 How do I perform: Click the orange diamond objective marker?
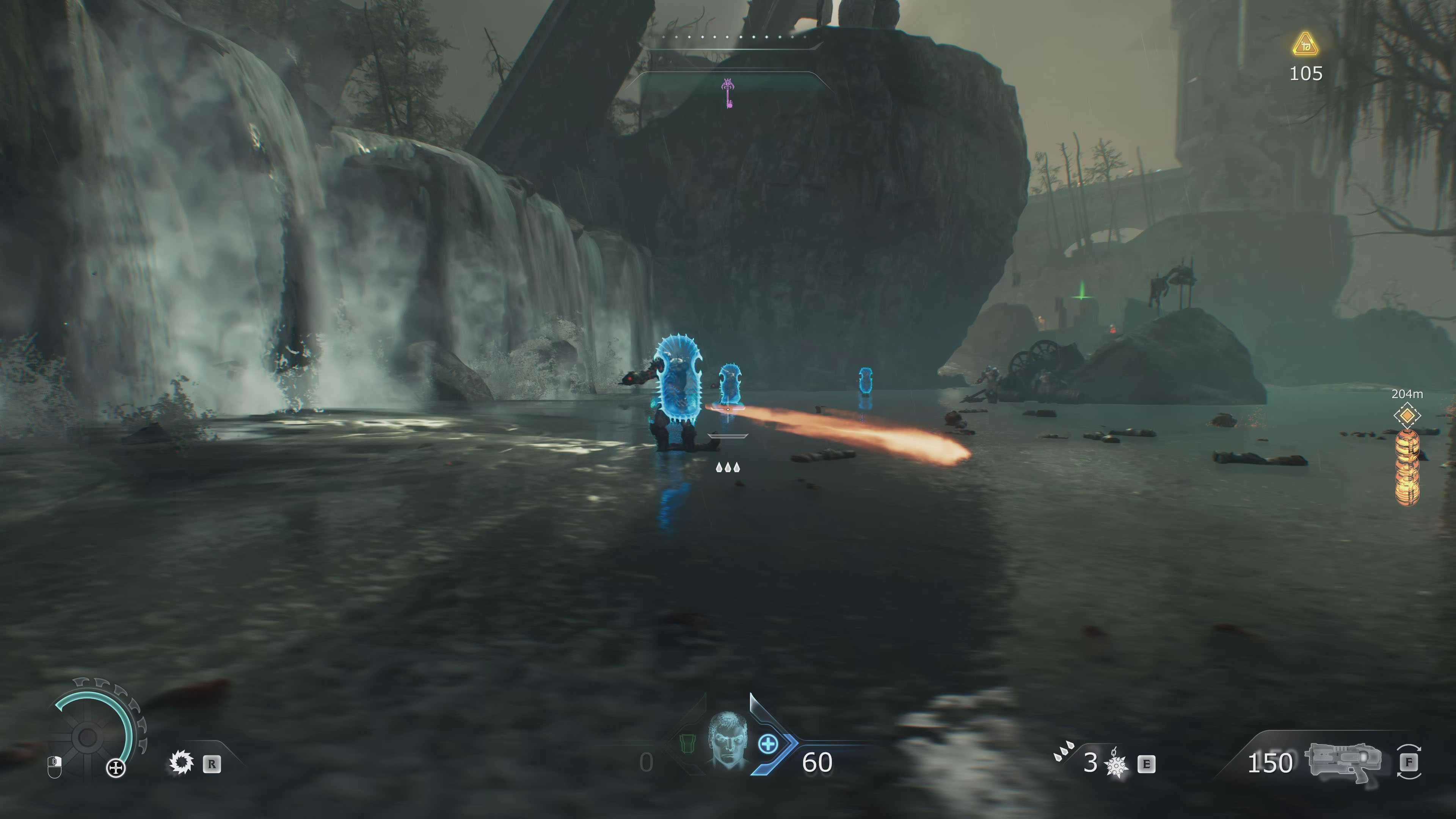1406,416
